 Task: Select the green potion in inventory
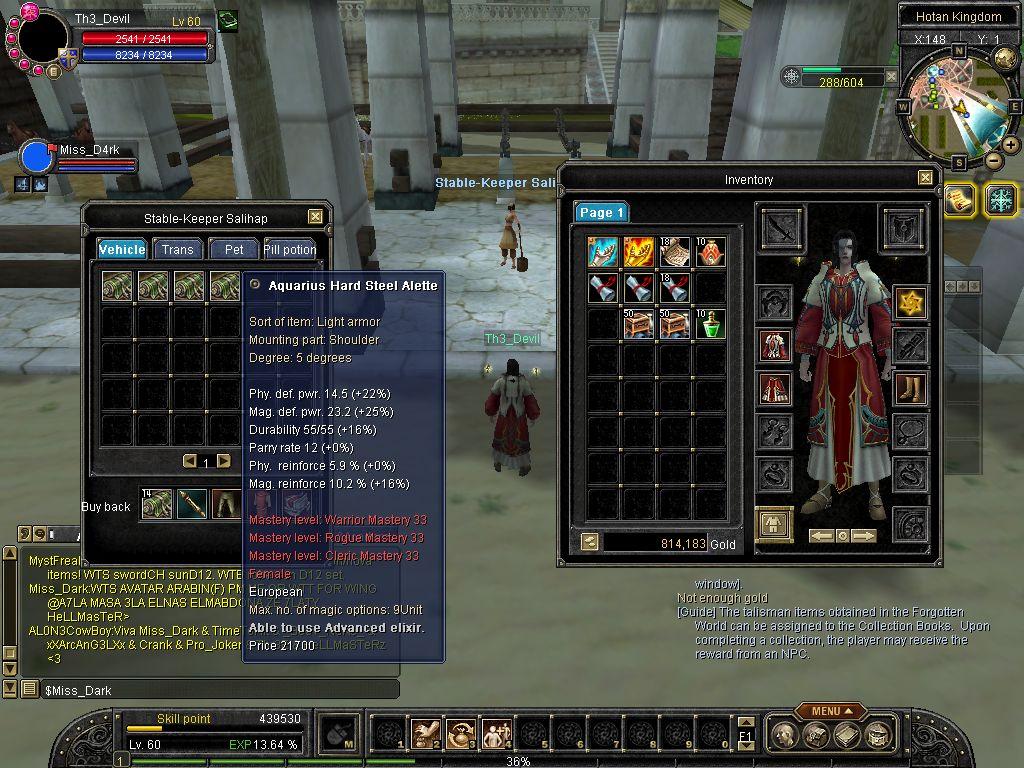710,323
